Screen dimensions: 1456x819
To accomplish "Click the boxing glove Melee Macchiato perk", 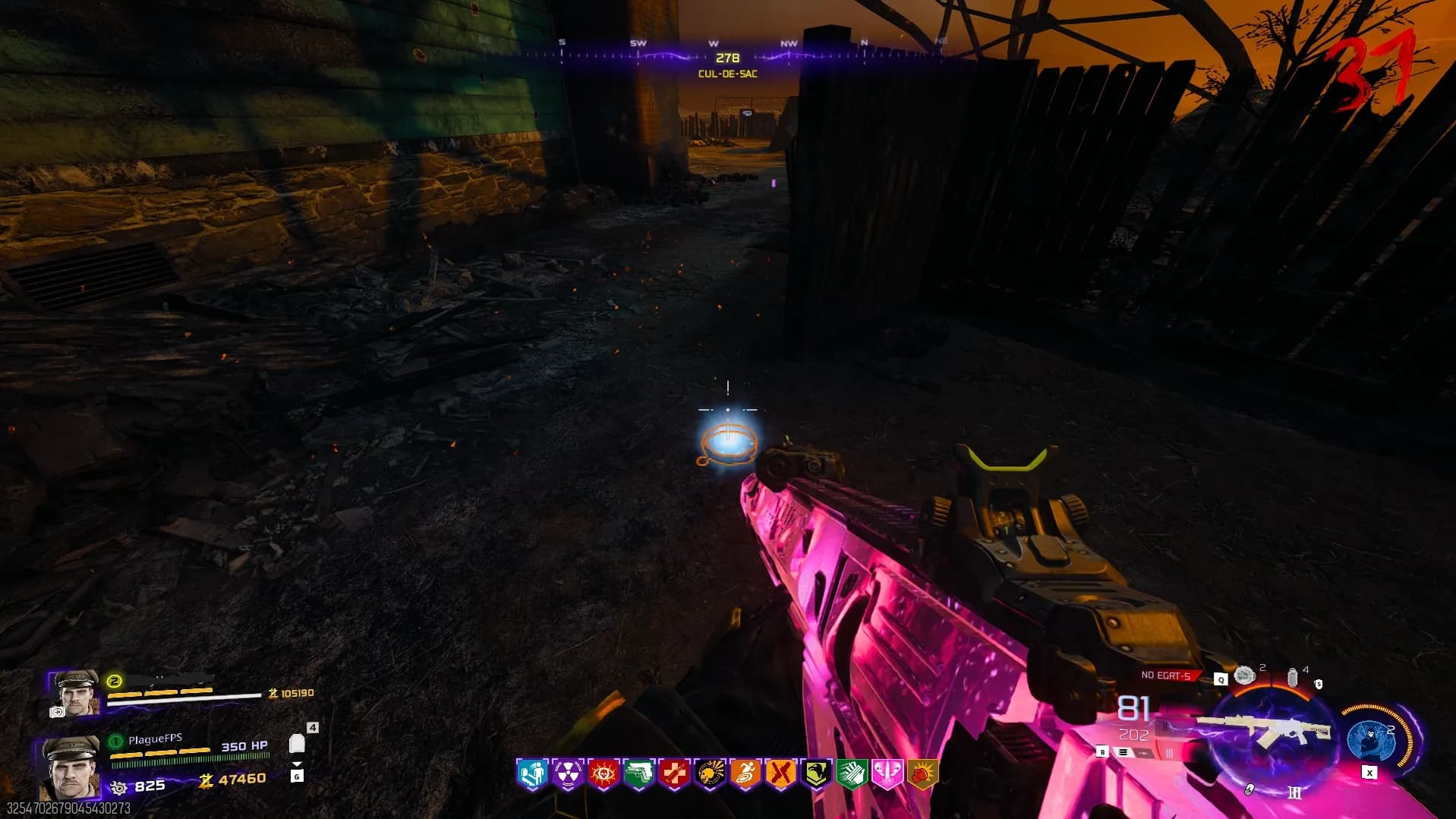I will (922, 774).
